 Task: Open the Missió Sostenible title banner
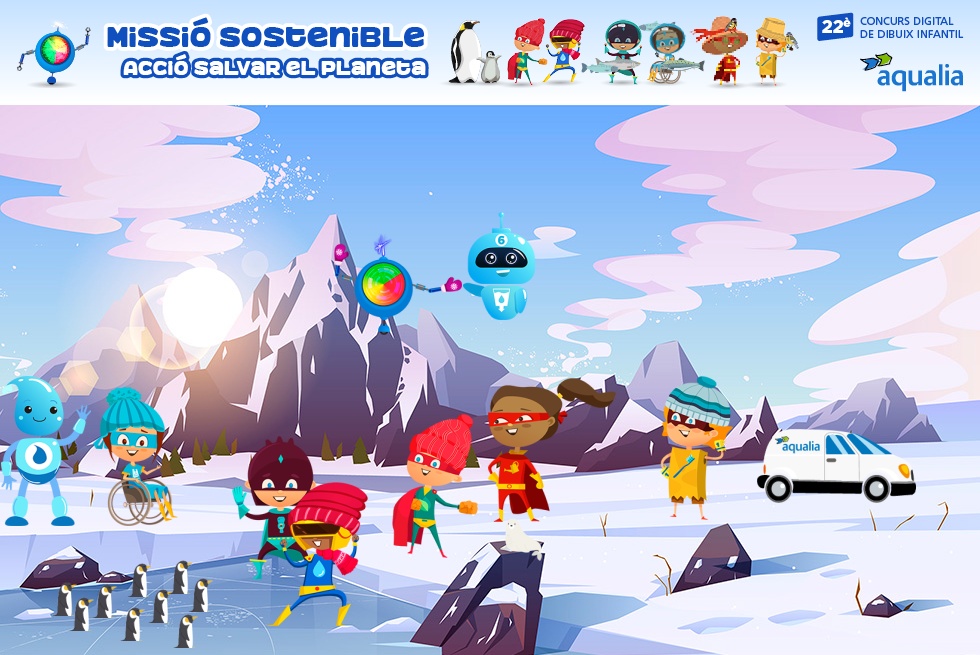(266, 51)
